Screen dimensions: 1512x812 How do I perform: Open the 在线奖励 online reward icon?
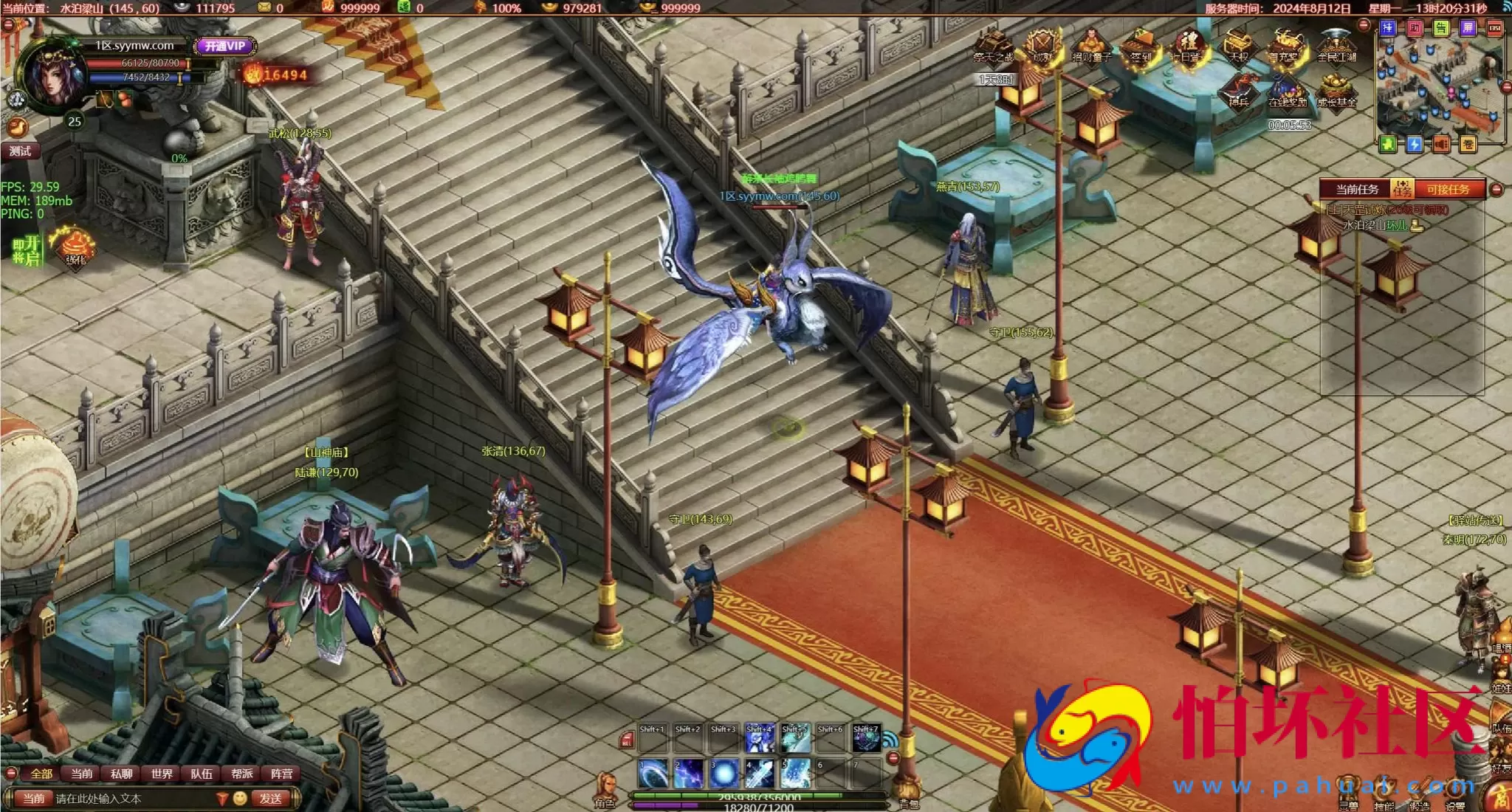coord(1288,92)
